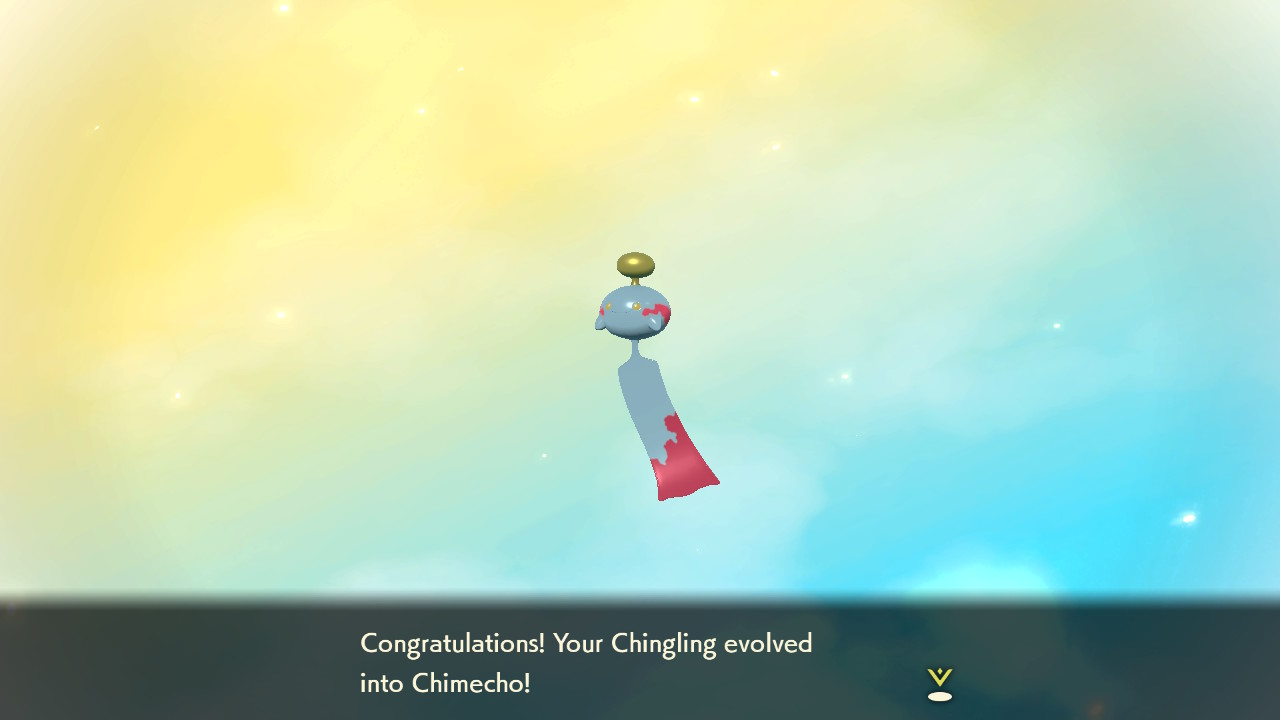Select the word Chimecho in the message
Viewport: 1280px width, 720px height.
[x=470, y=686]
